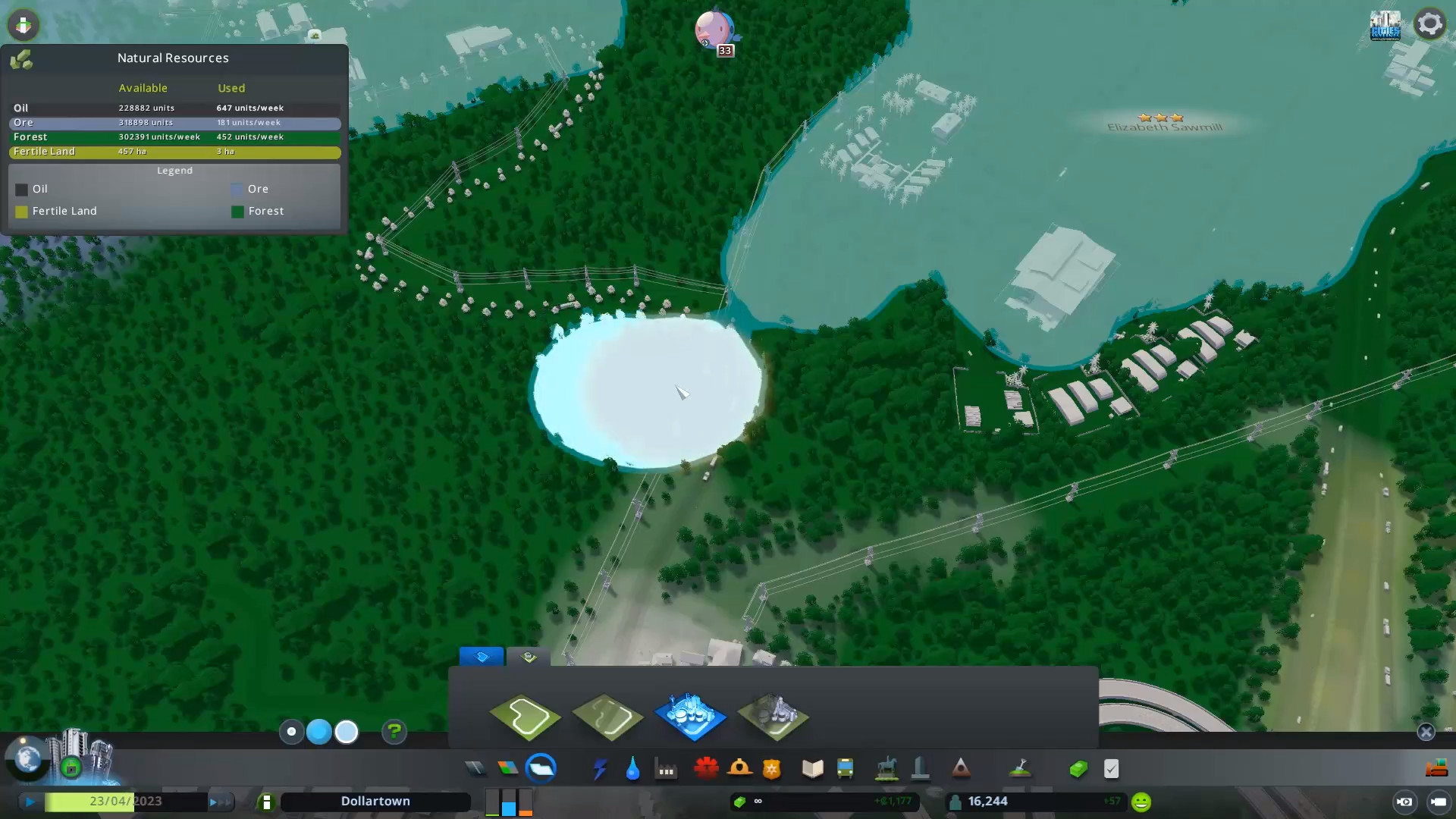Click the Dollartown city name field
This screenshot has width=1456, height=819.
(x=375, y=801)
